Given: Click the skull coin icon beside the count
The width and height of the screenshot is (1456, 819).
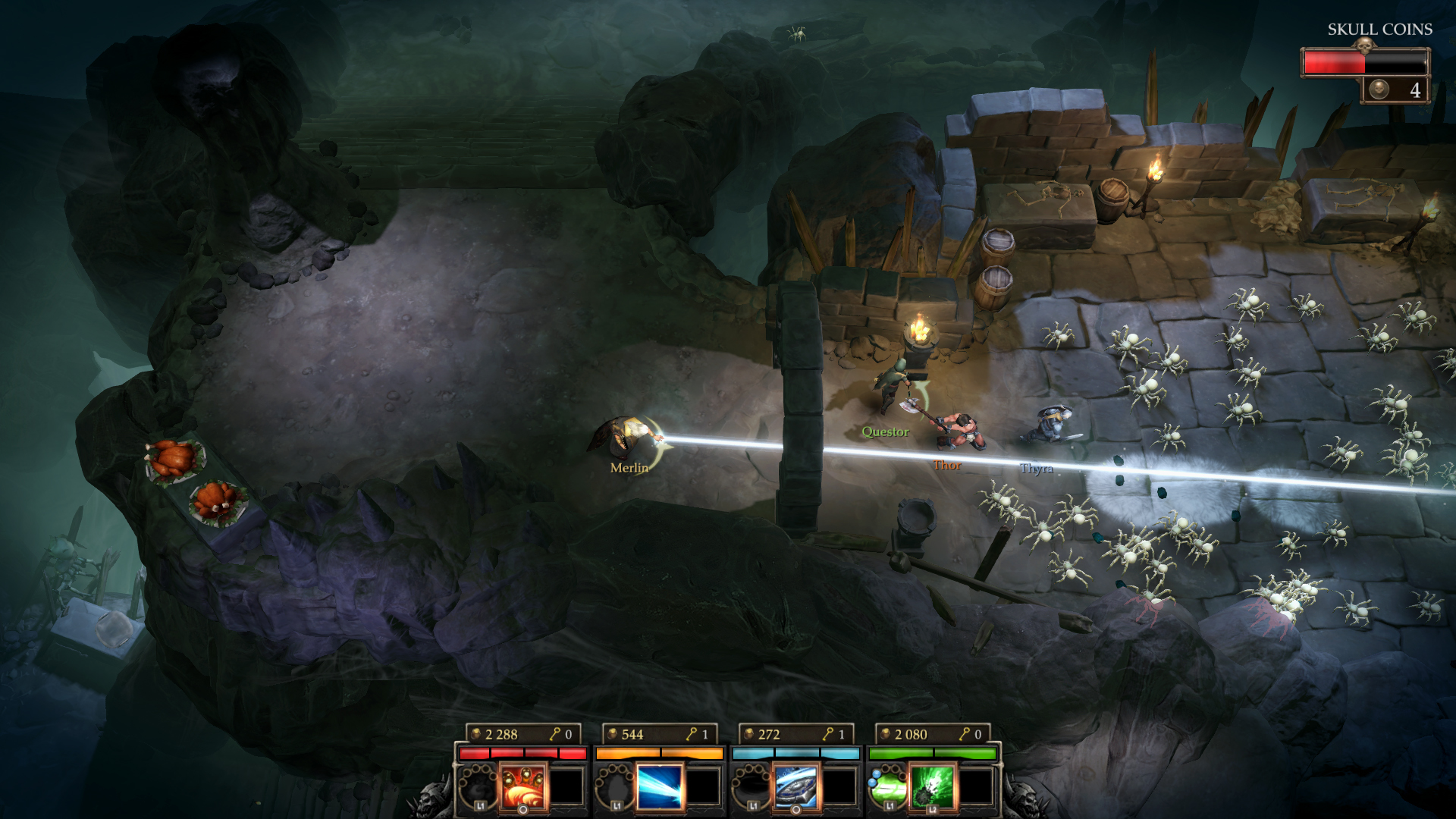Looking at the screenshot, I should [1379, 92].
